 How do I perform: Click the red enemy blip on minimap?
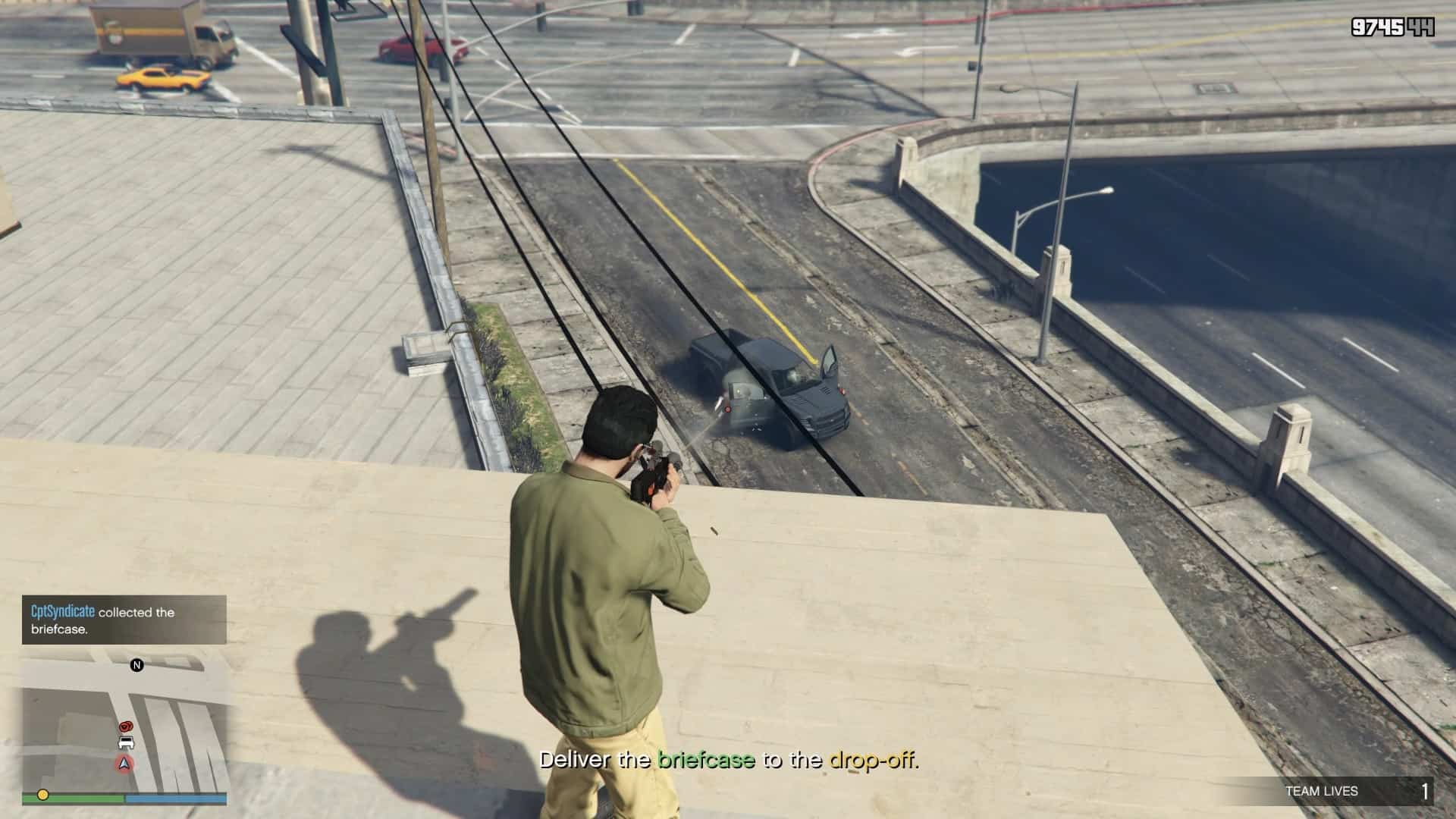point(127,726)
